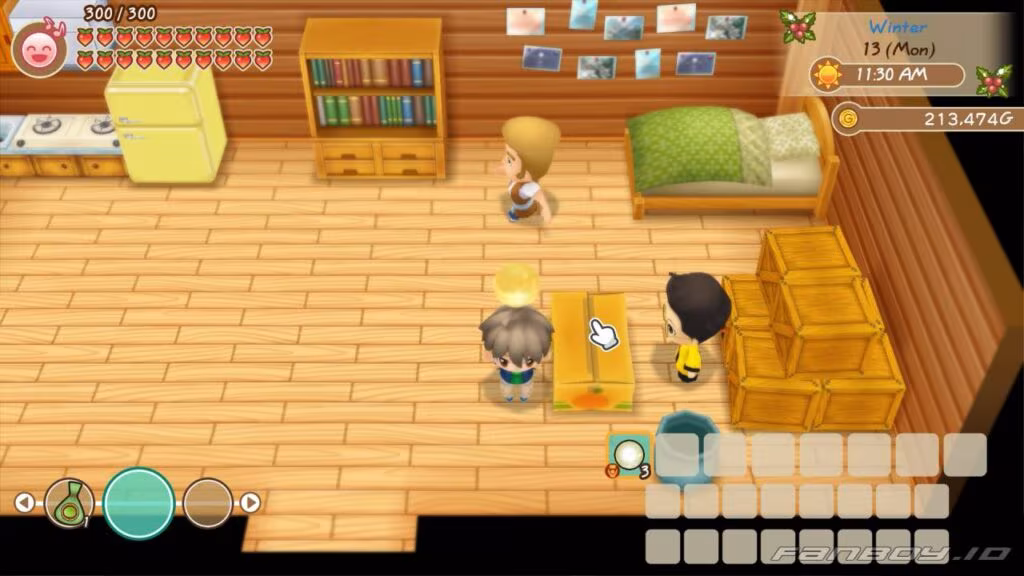Click the right arrow of the tool selector

(x=251, y=503)
